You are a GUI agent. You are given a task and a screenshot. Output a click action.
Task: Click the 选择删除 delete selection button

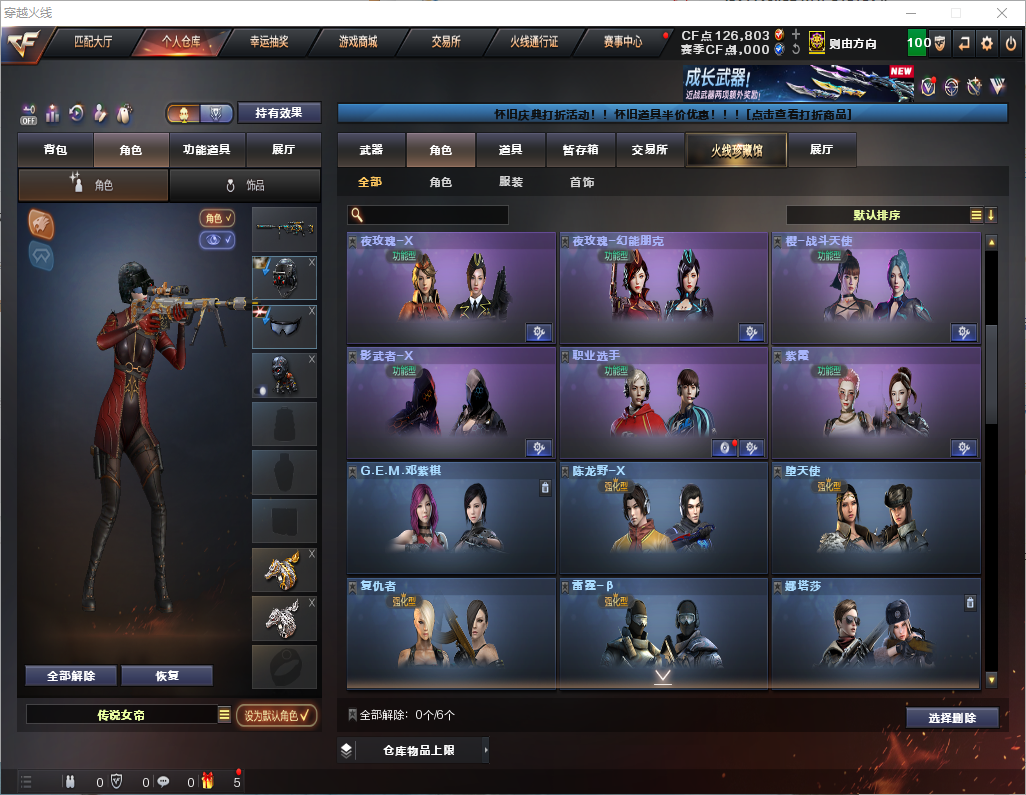[x=952, y=718]
